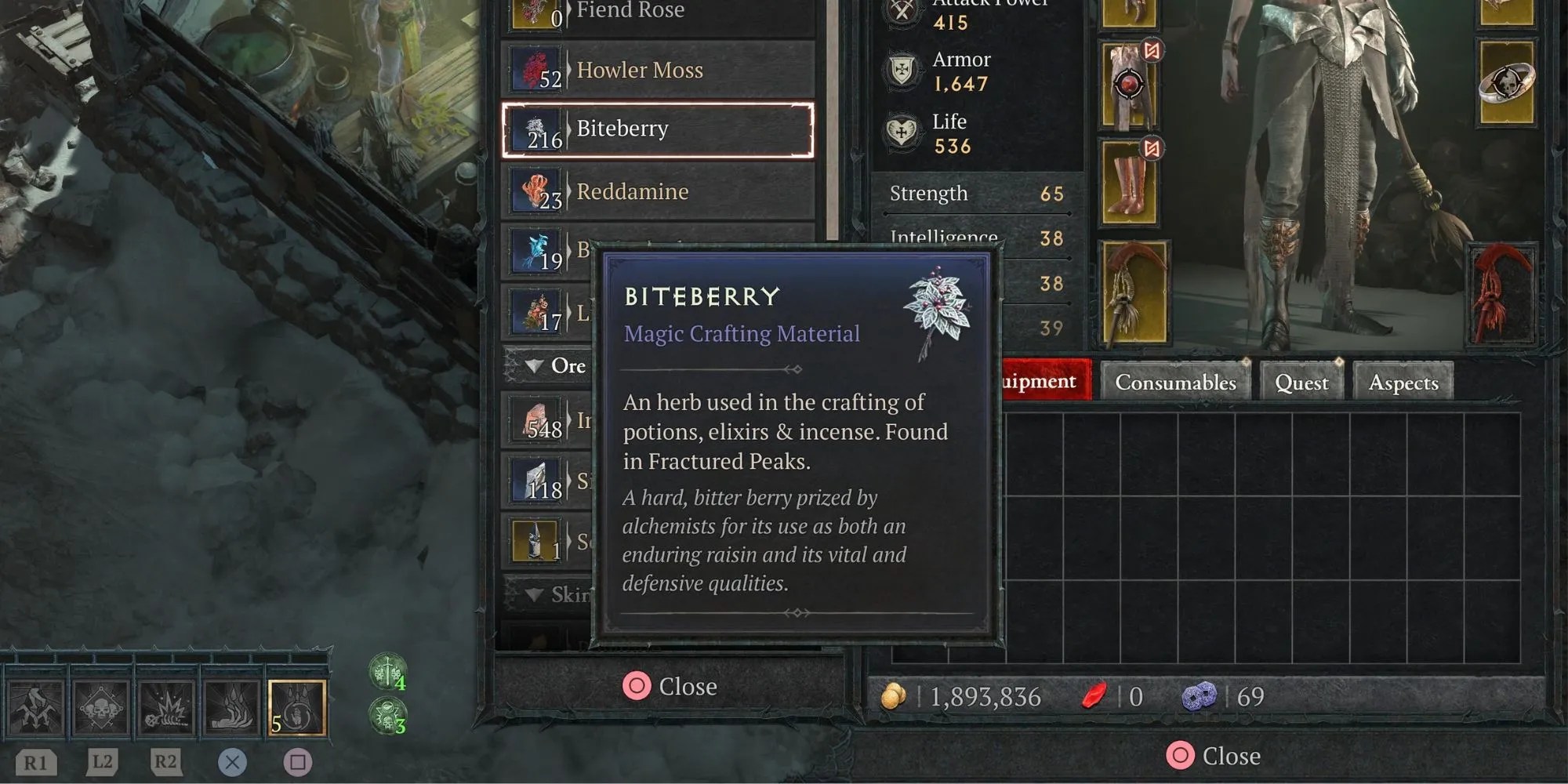Image resolution: width=1568 pixels, height=784 pixels.
Task: Click the Howler Moss herb icon
Action: click(x=535, y=70)
